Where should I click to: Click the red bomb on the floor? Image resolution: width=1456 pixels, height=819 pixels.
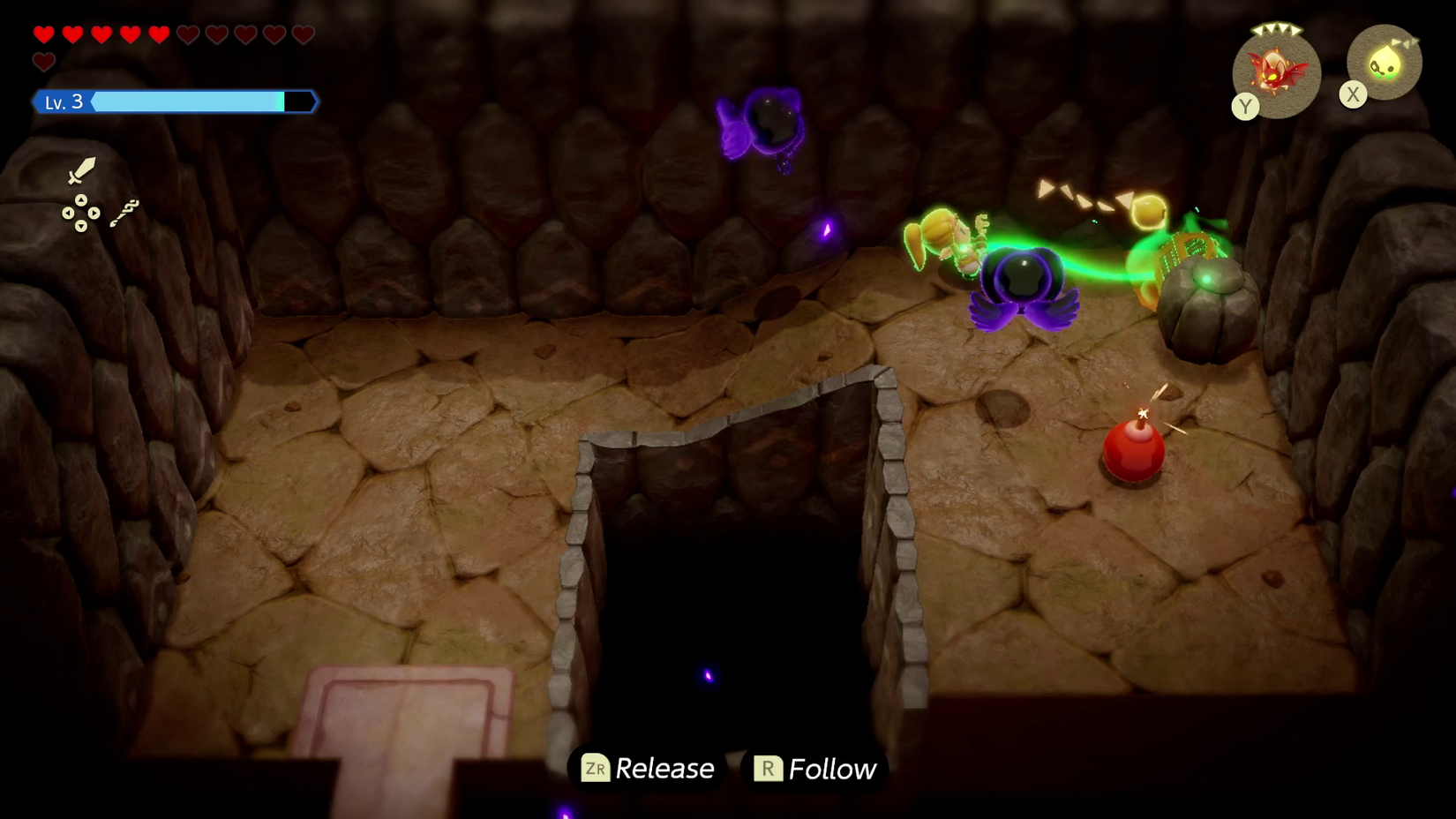click(x=1132, y=450)
